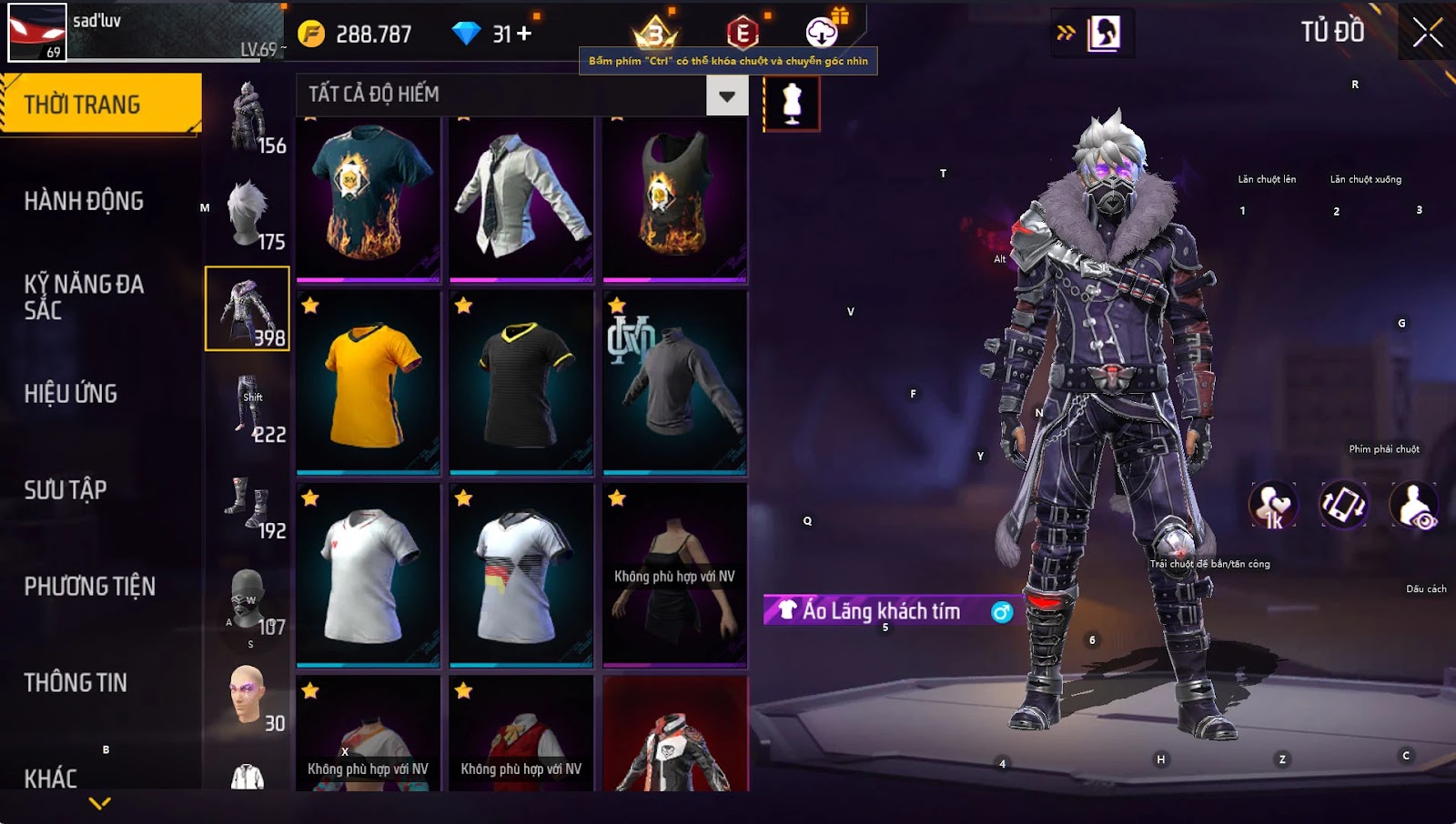The height and width of the screenshot is (824, 1456).
Task: Pick the blue flame t-shirt
Action: (369, 198)
